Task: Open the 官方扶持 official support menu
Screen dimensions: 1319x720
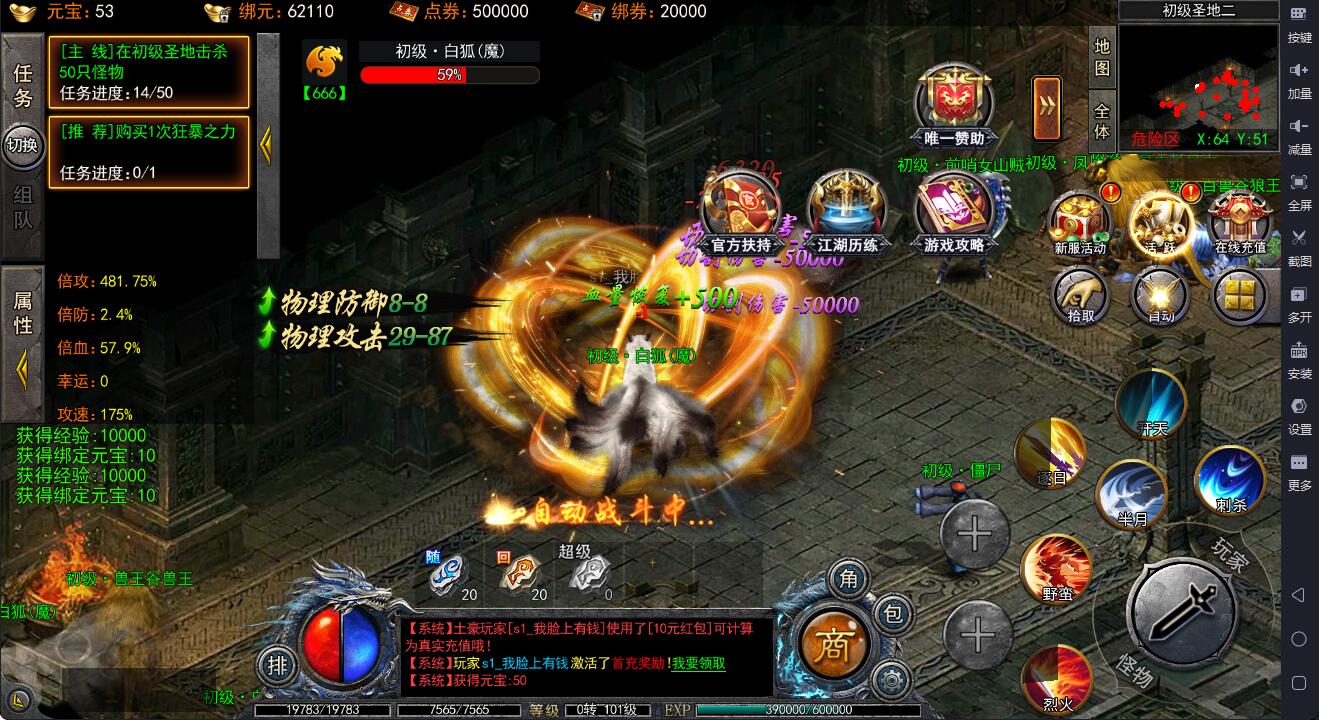Action: [x=741, y=212]
